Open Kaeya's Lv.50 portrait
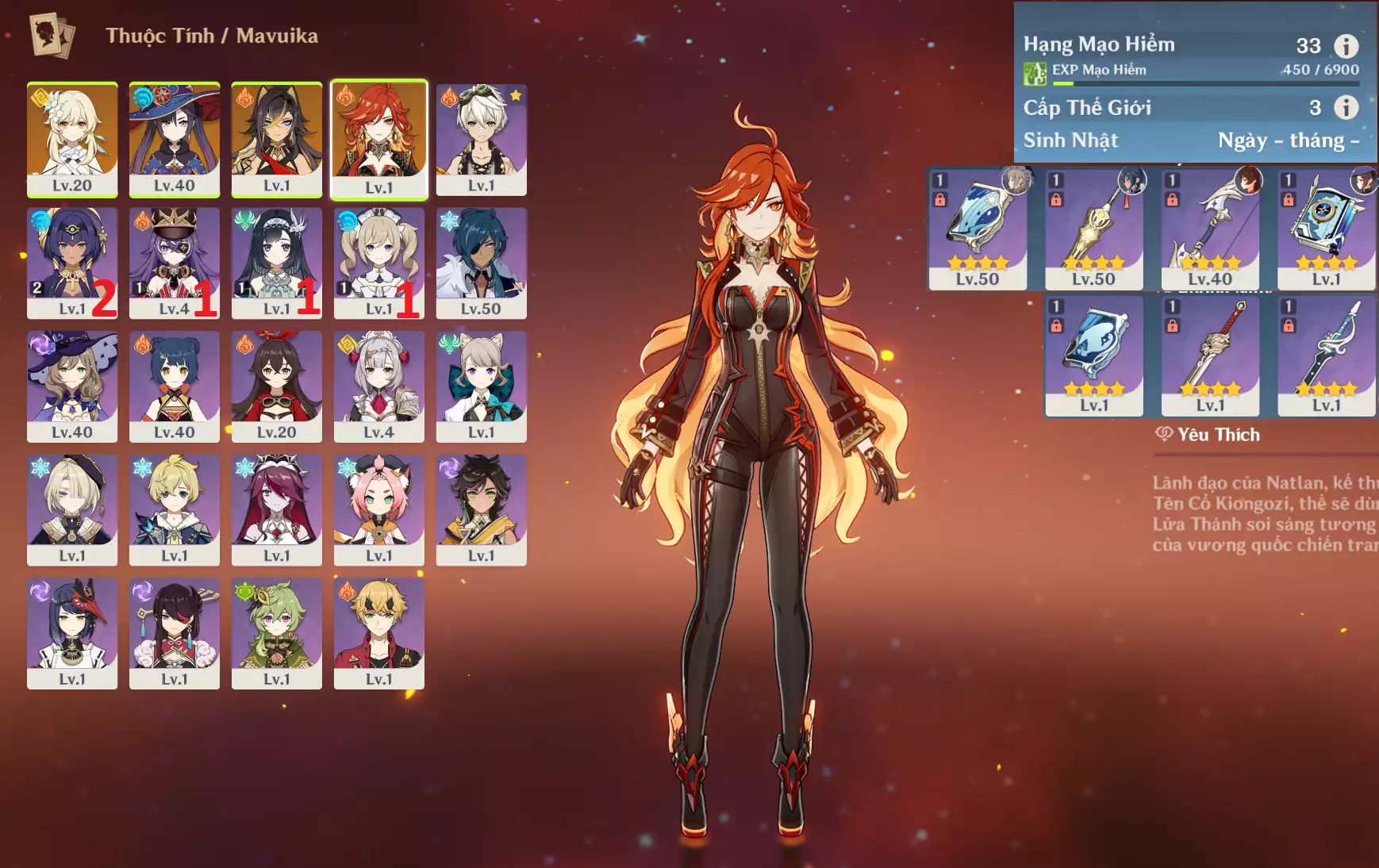The height and width of the screenshot is (868, 1379). 482,263
